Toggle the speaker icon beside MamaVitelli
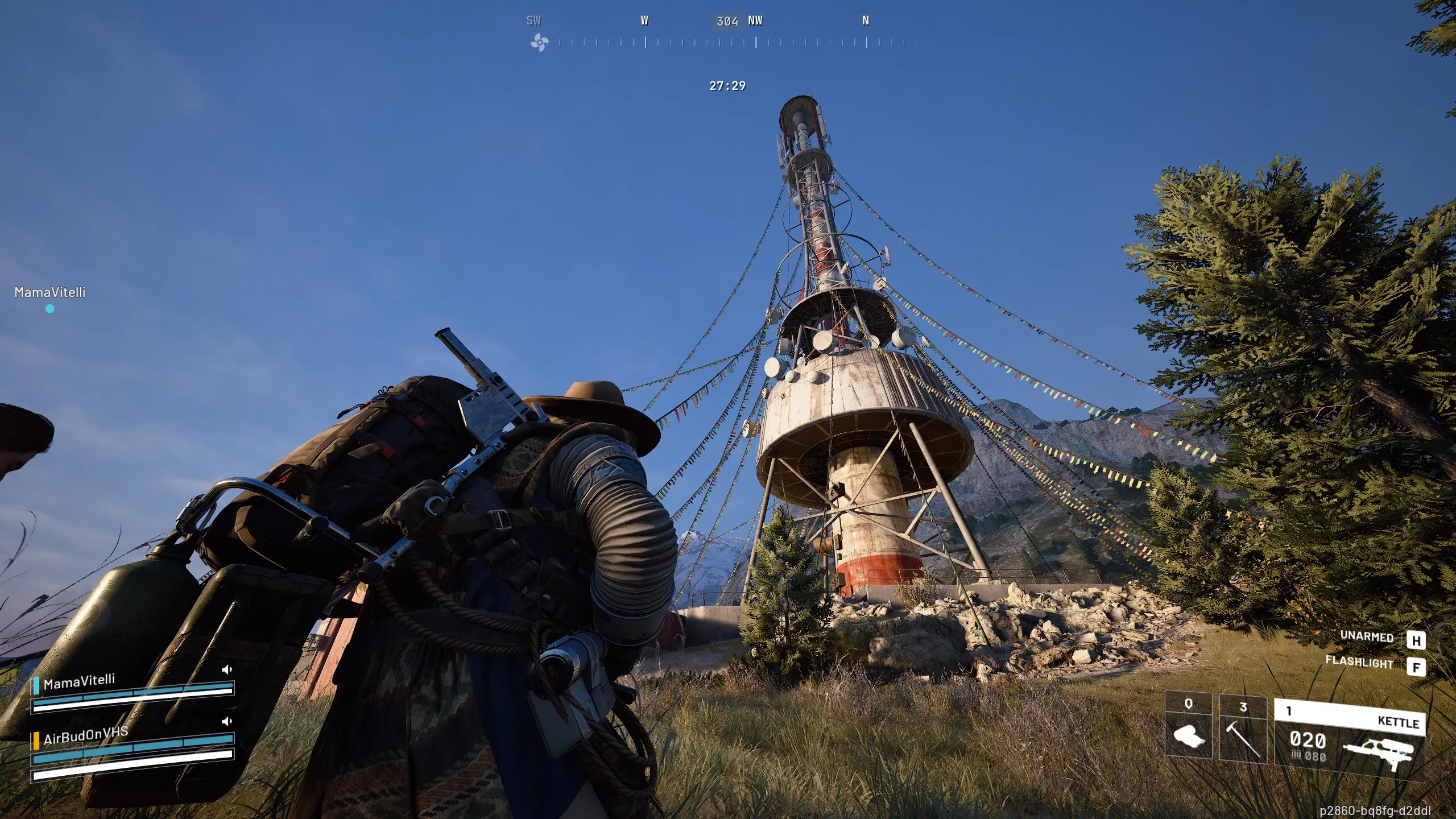The width and height of the screenshot is (1456, 819). pyautogui.click(x=227, y=669)
